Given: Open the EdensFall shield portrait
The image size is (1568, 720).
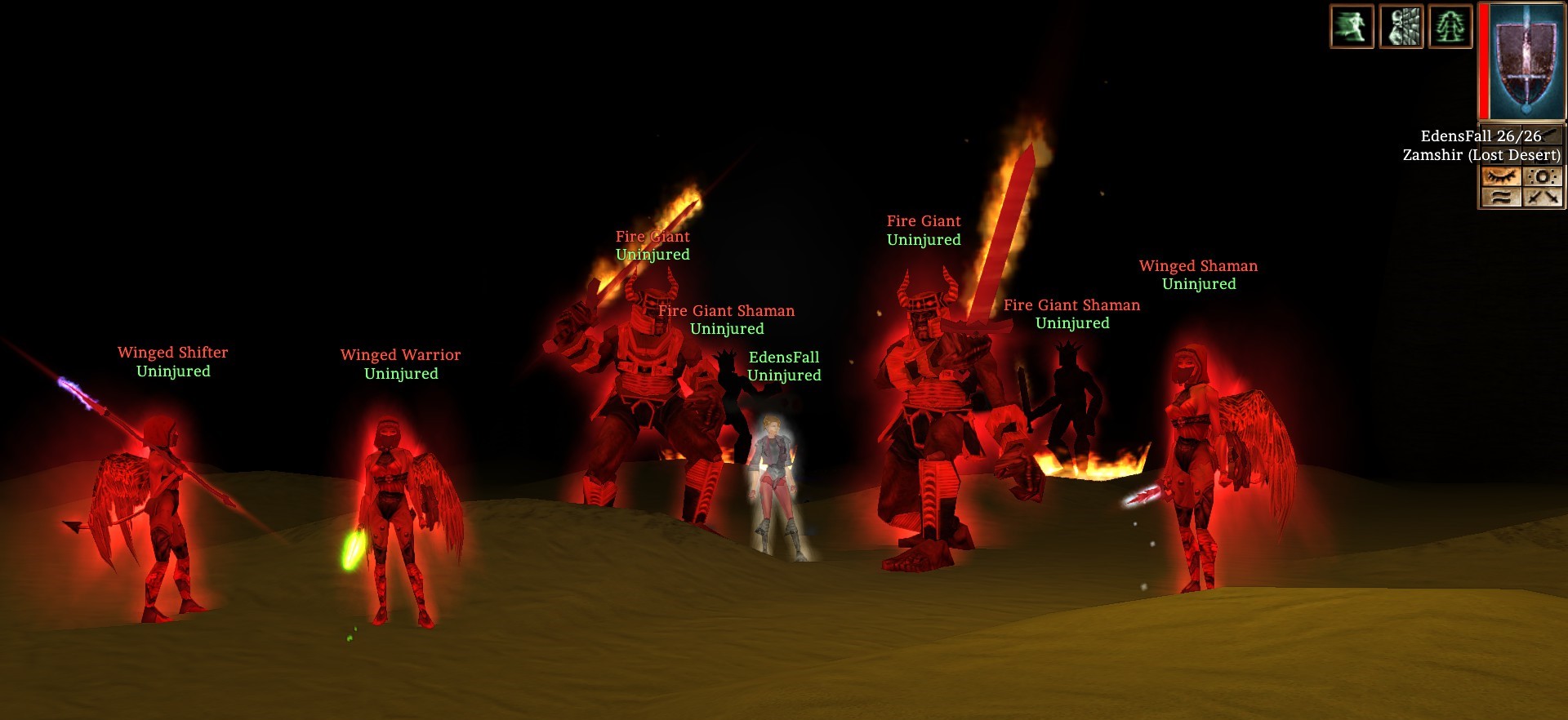Looking at the screenshot, I should (1522, 62).
